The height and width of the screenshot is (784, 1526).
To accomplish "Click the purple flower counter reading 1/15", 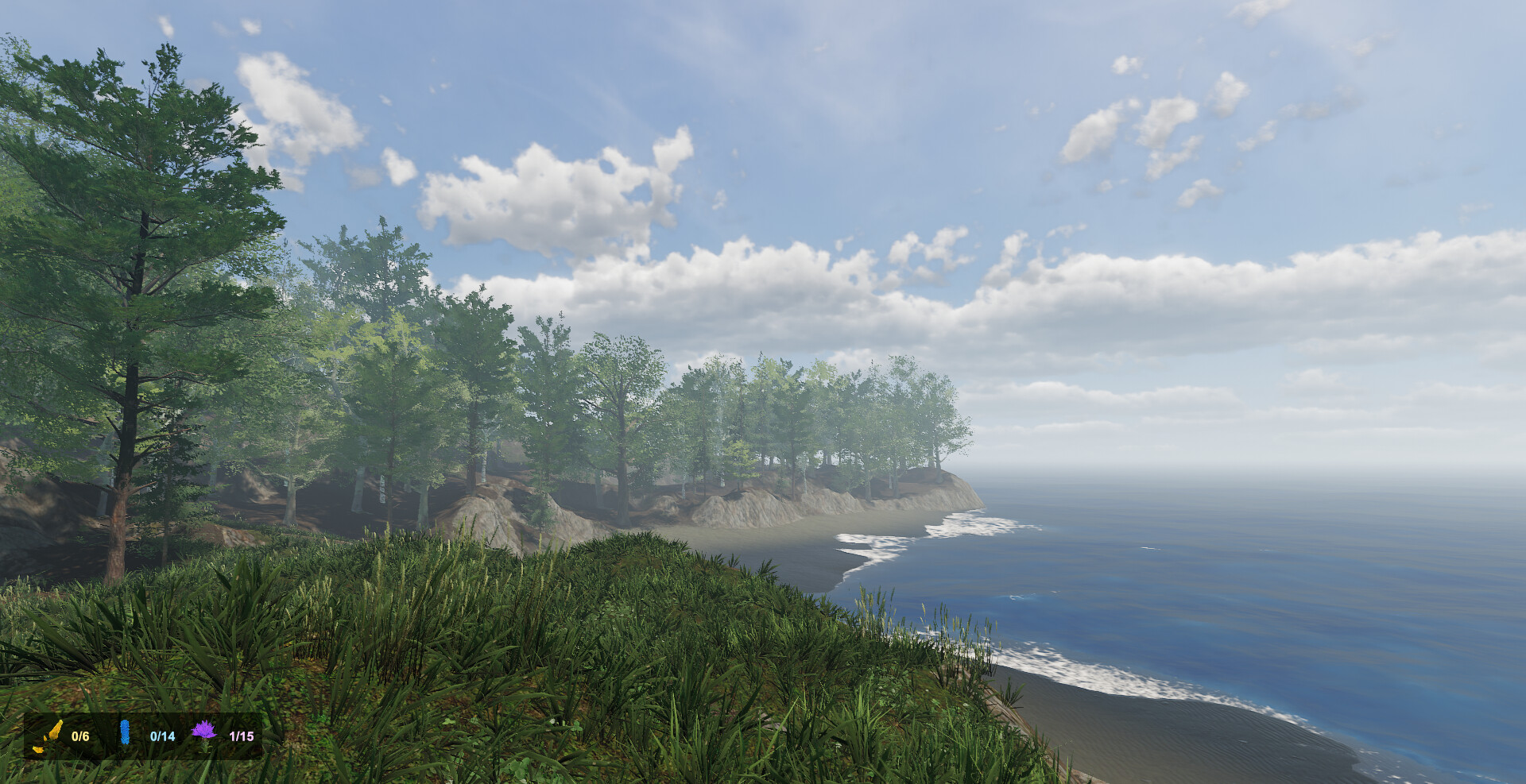I will tap(242, 737).
